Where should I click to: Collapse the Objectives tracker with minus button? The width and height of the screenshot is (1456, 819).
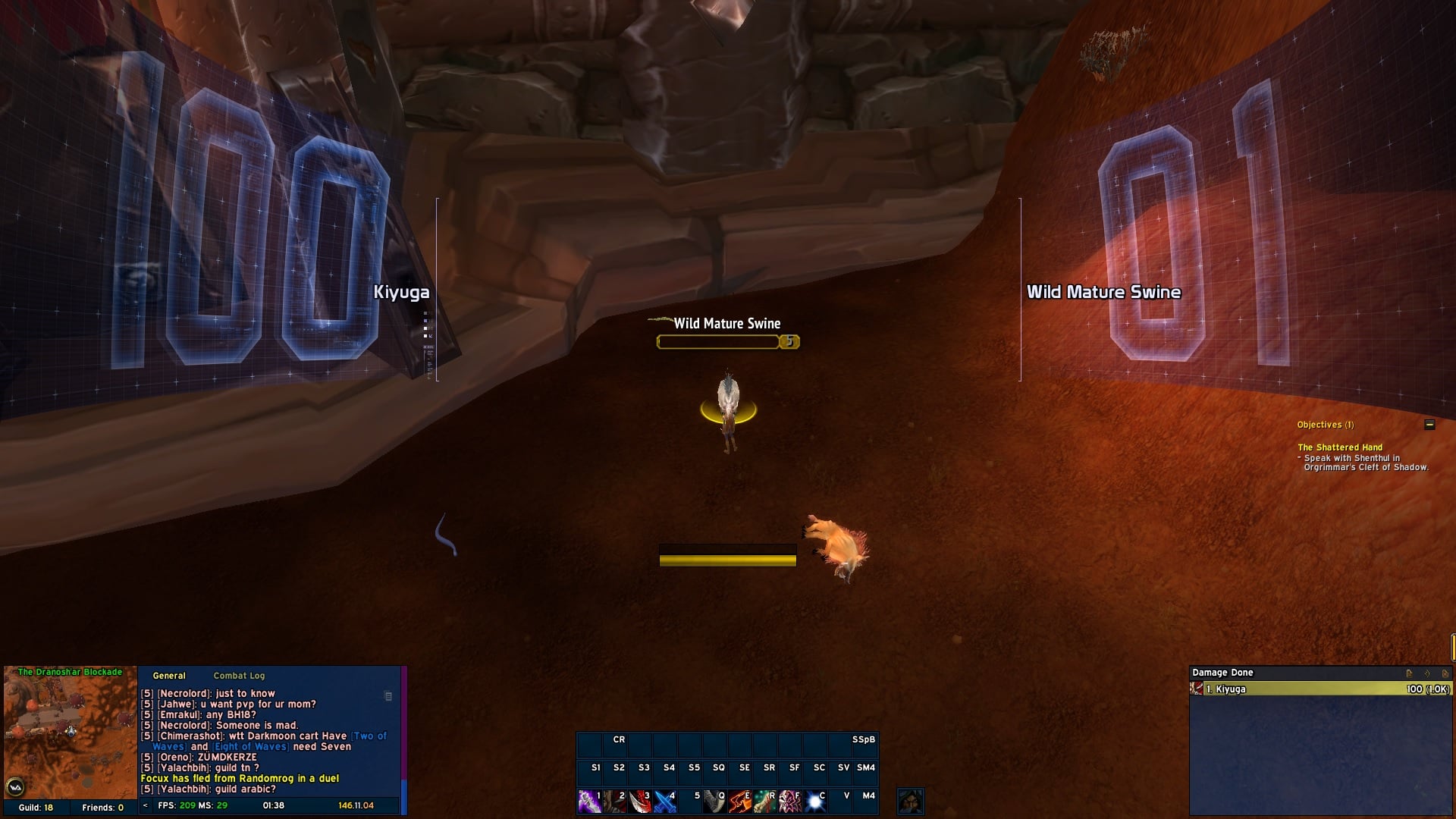click(1429, 425)
